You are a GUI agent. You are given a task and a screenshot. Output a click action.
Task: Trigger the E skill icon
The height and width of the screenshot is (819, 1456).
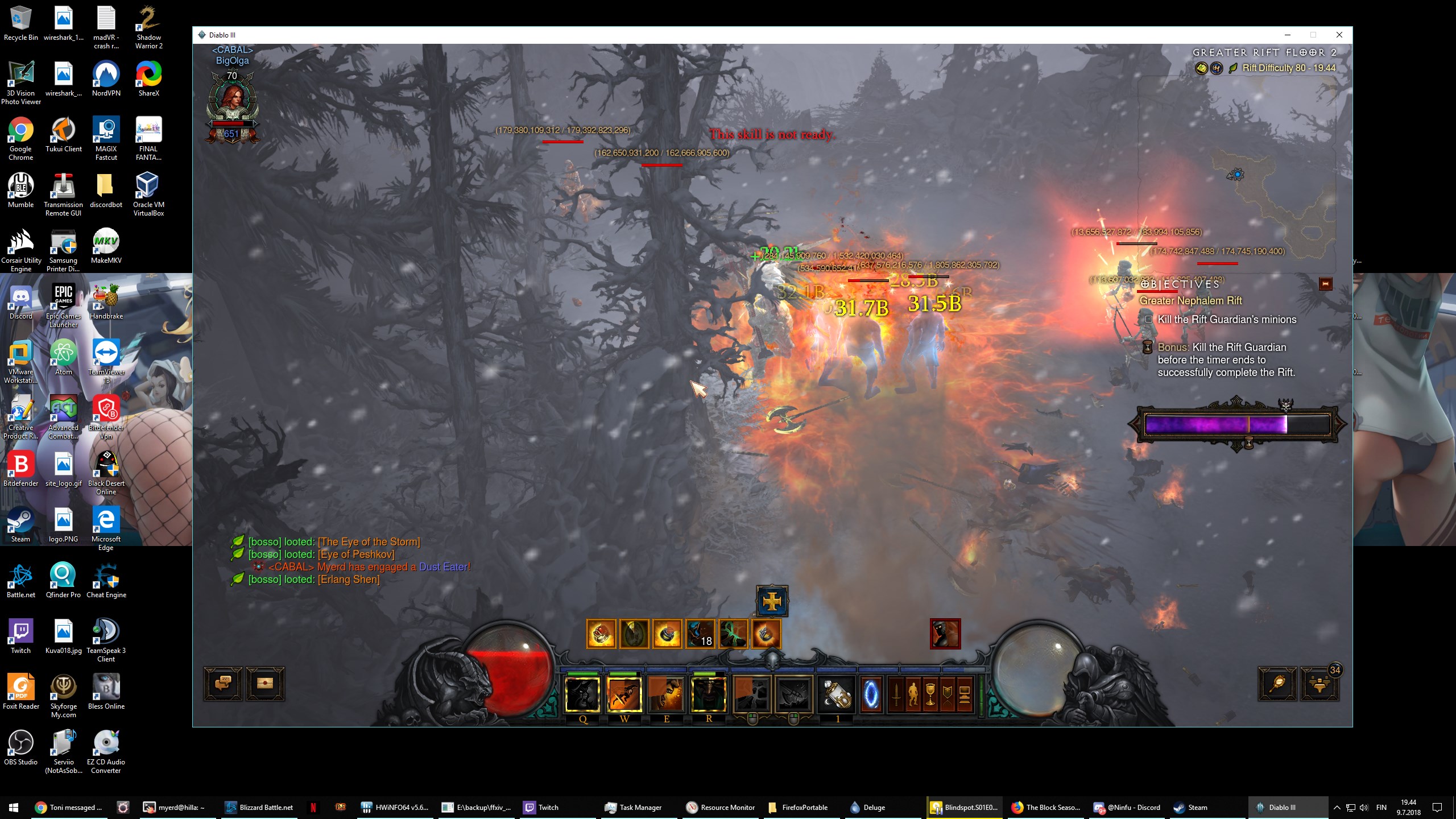coord(666,694)
